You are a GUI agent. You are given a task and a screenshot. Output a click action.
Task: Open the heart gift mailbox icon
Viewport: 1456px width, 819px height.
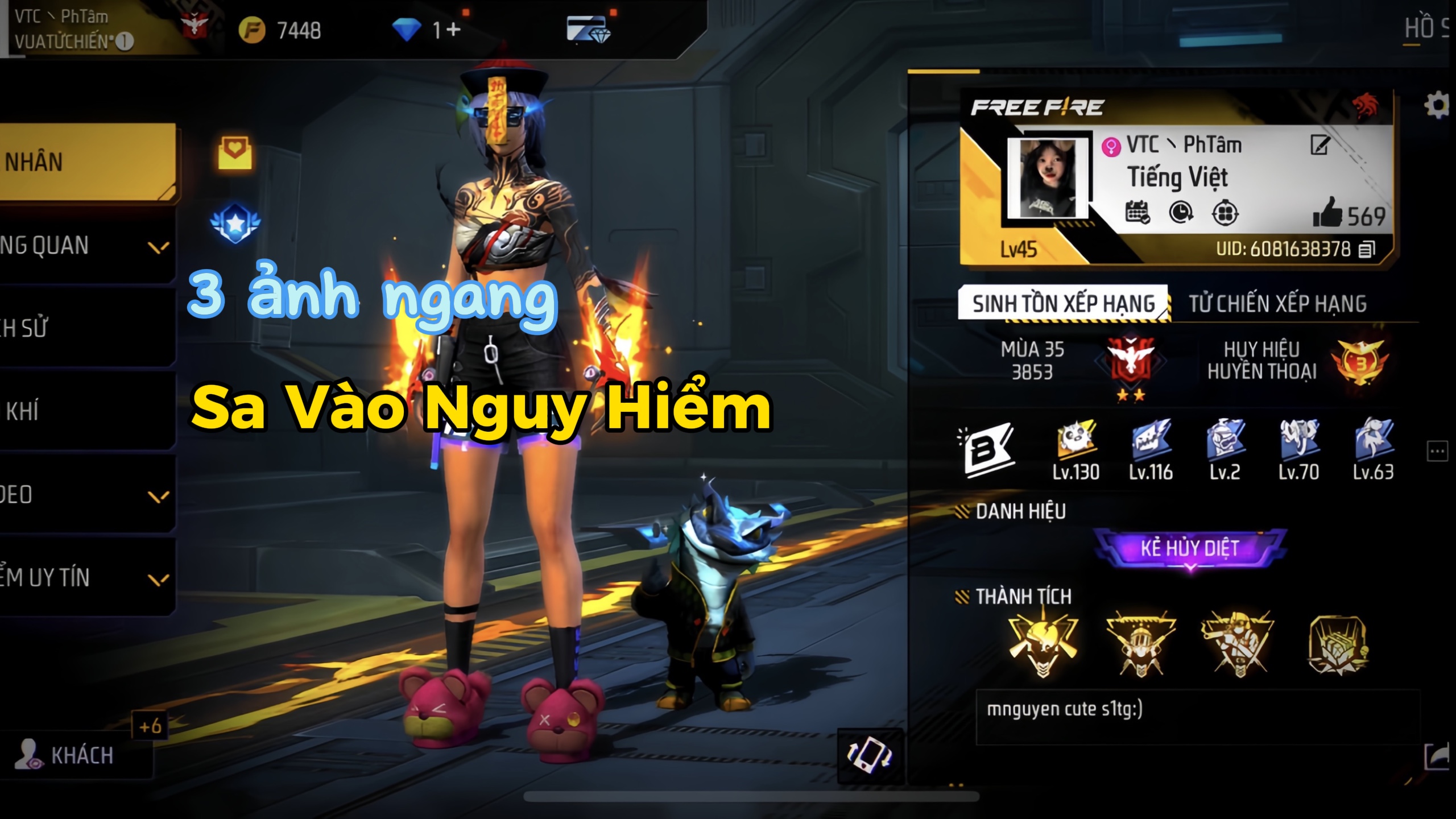pyautogui.click(x=235, y=152)
